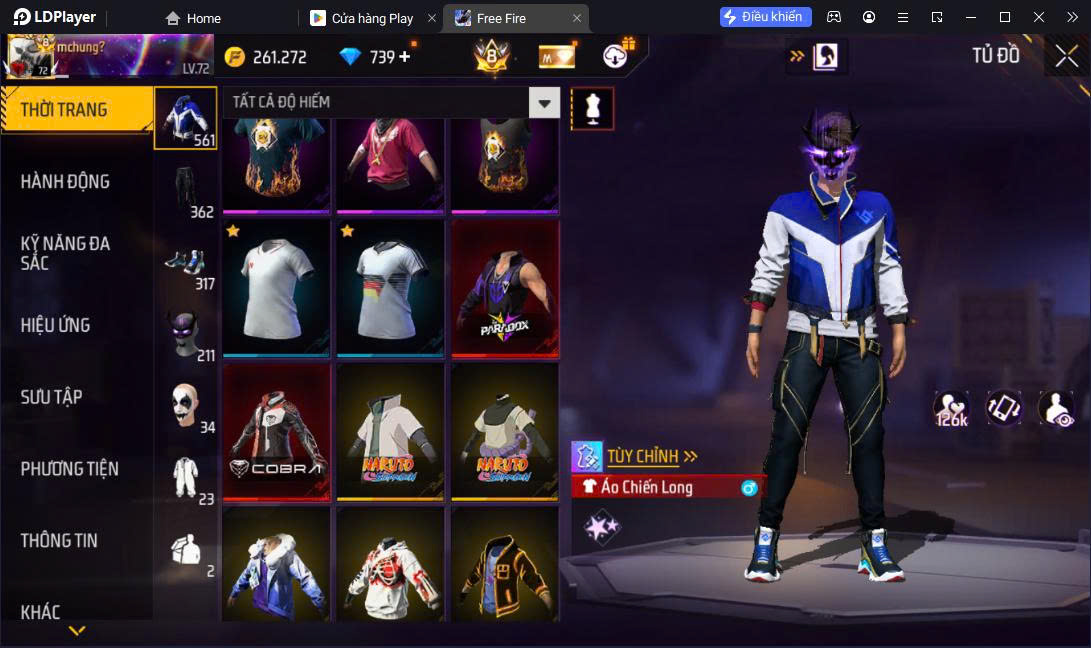Switch to the Cửa hàng Play tab
Image resolution: width=1091 pixels, height=648 pixels.
pyautogui.click(x=372, y=18)
